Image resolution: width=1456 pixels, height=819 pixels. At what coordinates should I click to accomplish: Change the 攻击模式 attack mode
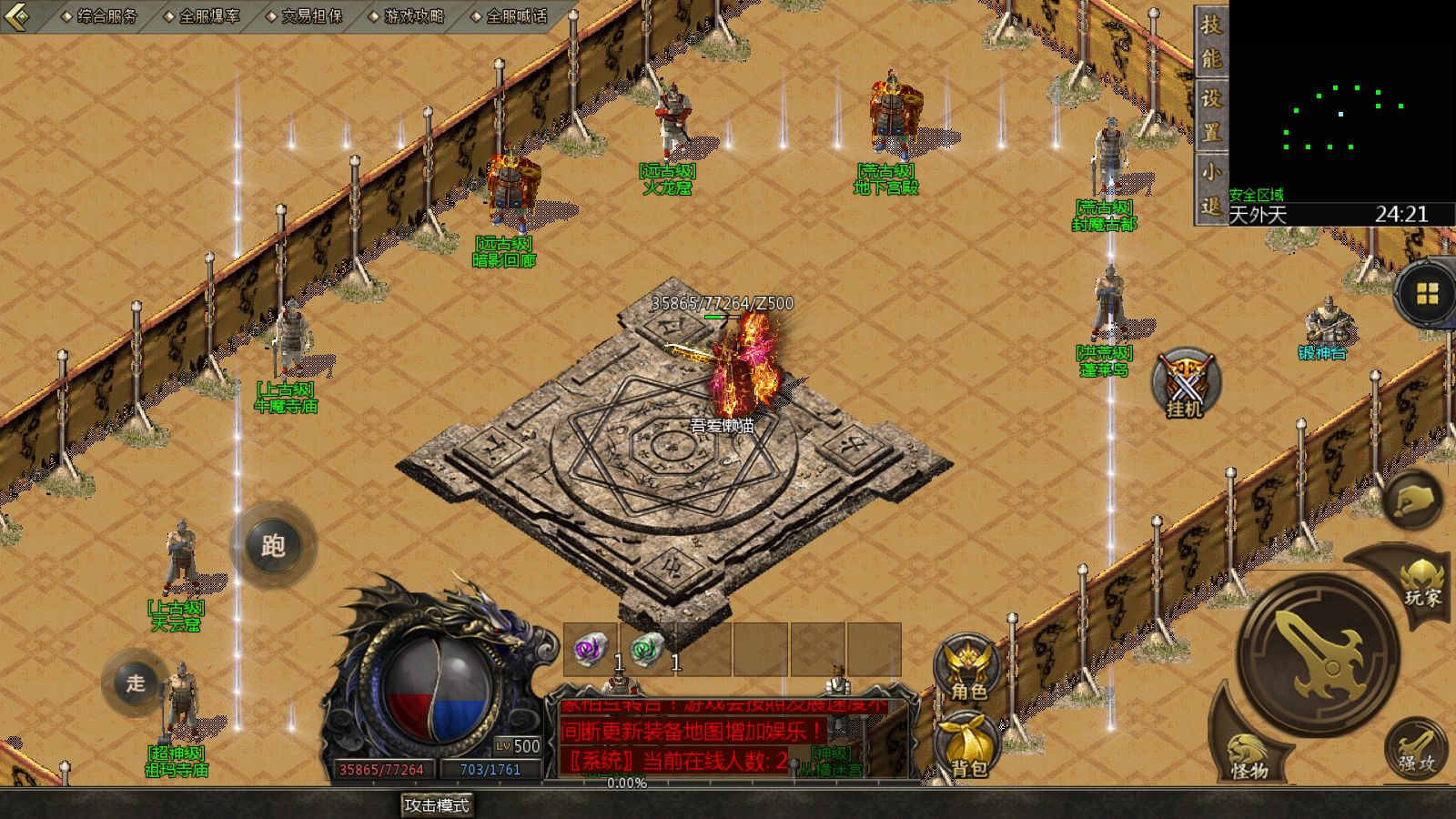click(x=437, y=805)
